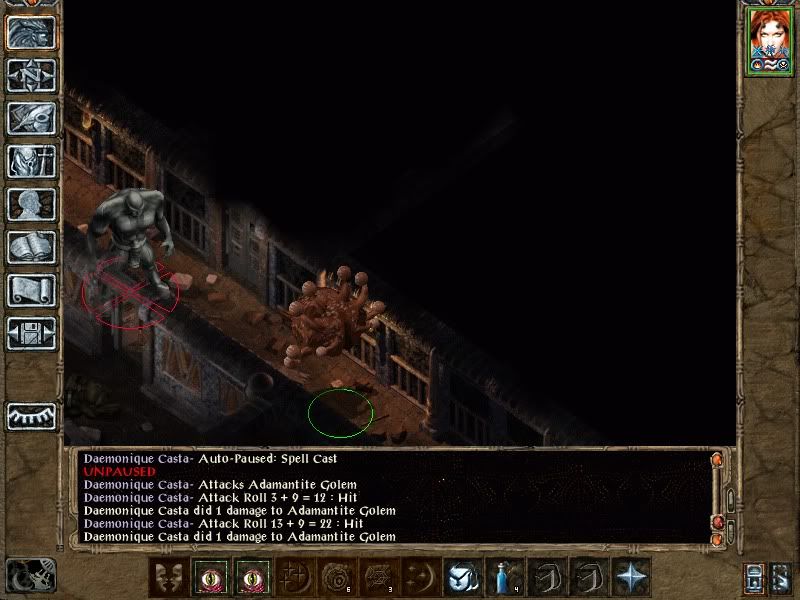Image resolution: width=800 pixels, height=600 pixels.
Task: Open the area map with the compass button
Action: click(x=32, y=75)
